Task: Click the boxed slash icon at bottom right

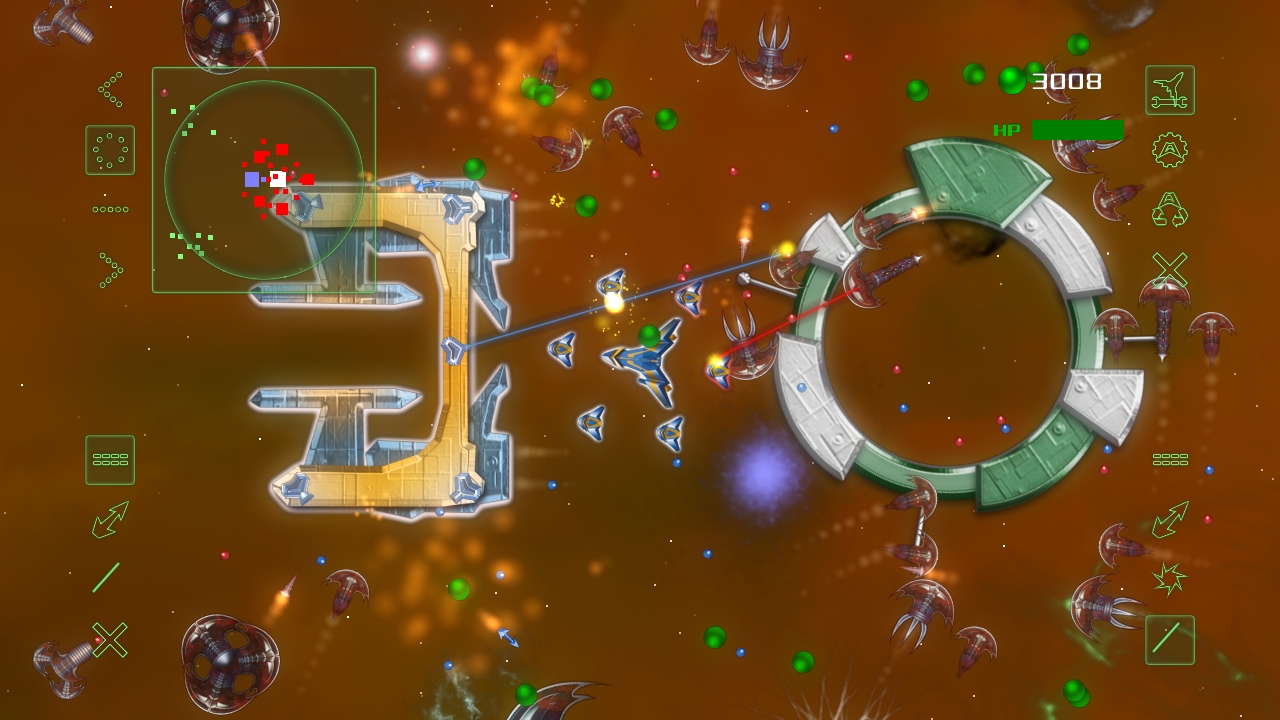Action: point(1168,640)
